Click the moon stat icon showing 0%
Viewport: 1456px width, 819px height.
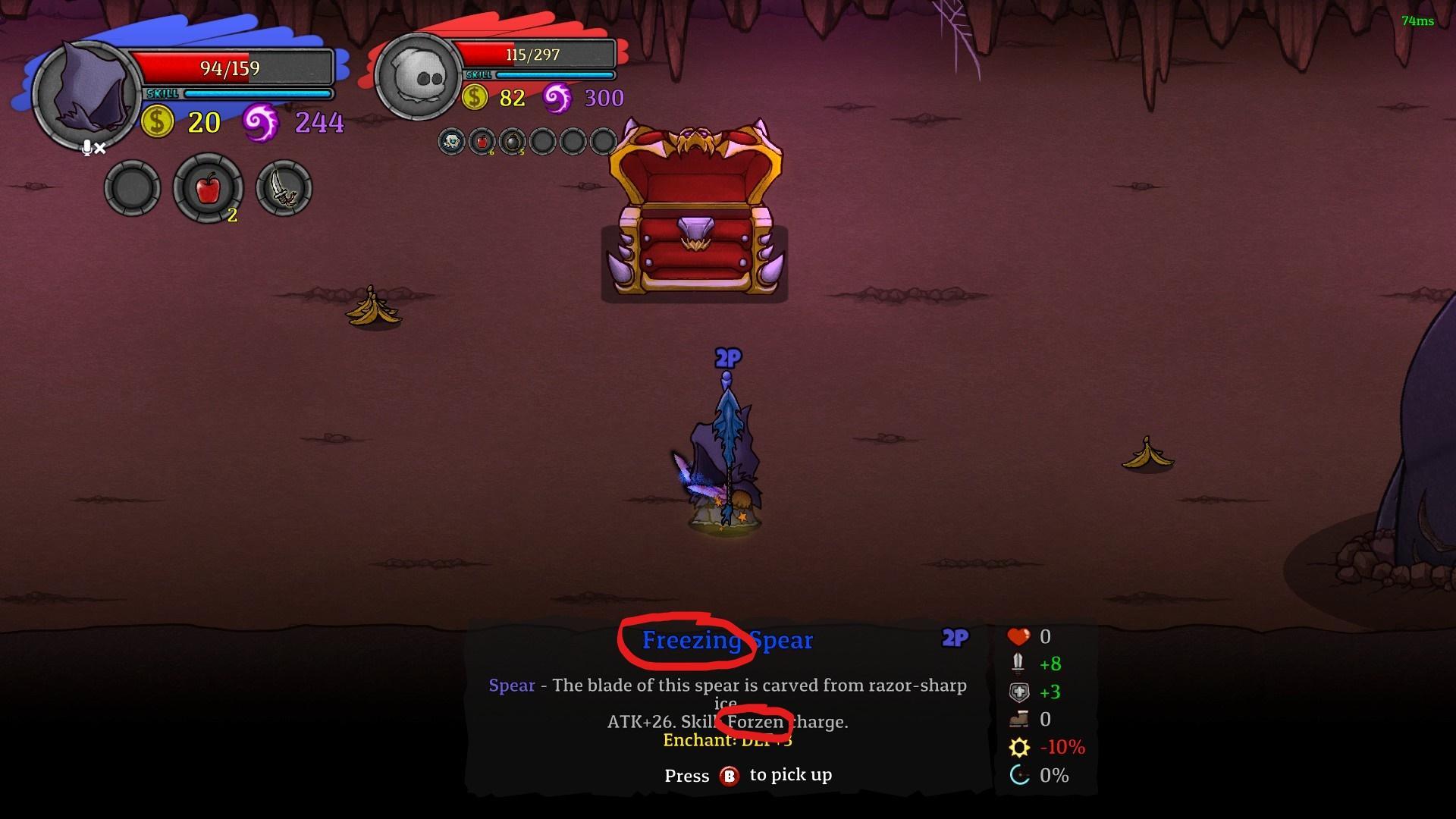click(1019, 775)
